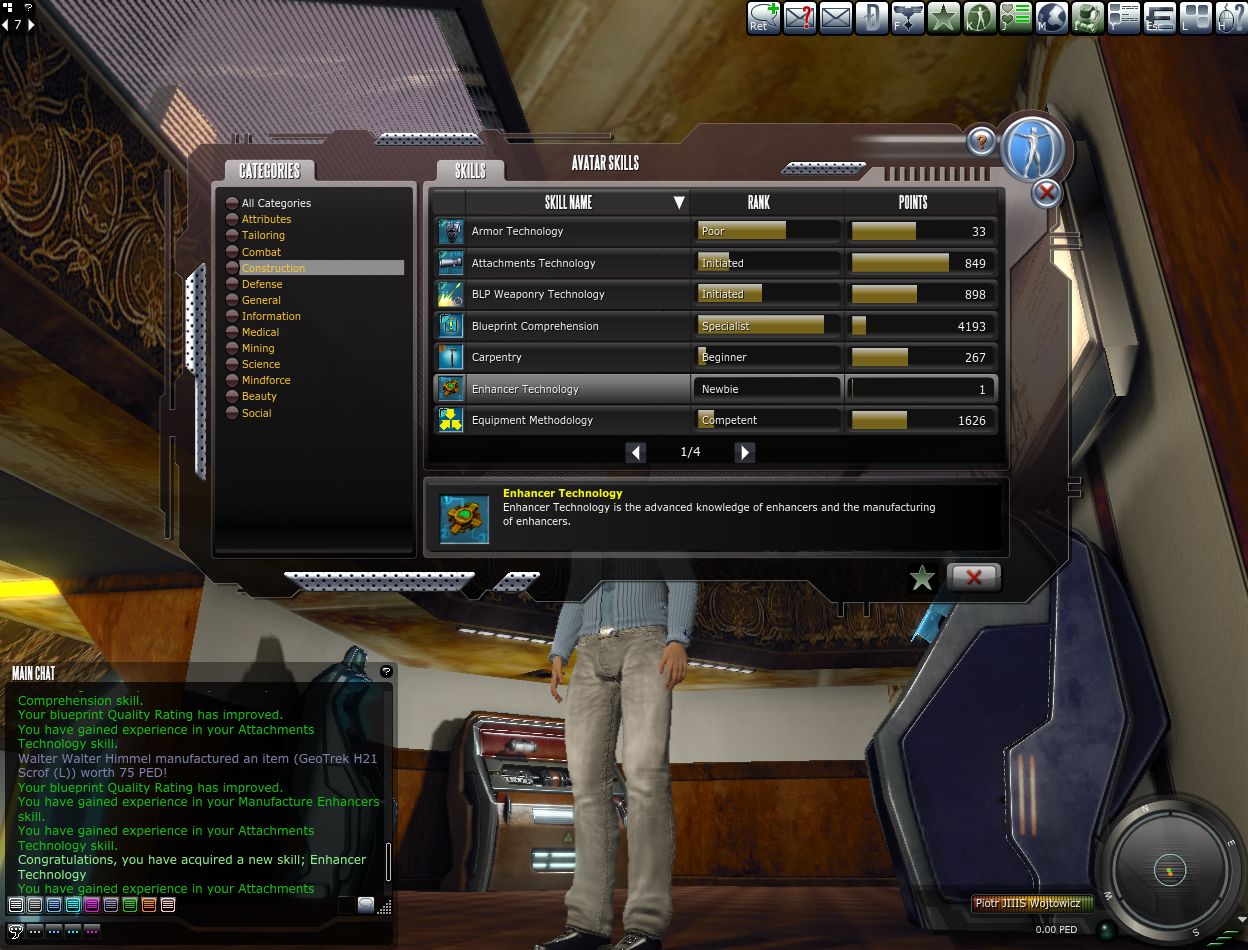Sort skills by the Points column
The height and width of the screenshot is (950, 1248).
913,203
